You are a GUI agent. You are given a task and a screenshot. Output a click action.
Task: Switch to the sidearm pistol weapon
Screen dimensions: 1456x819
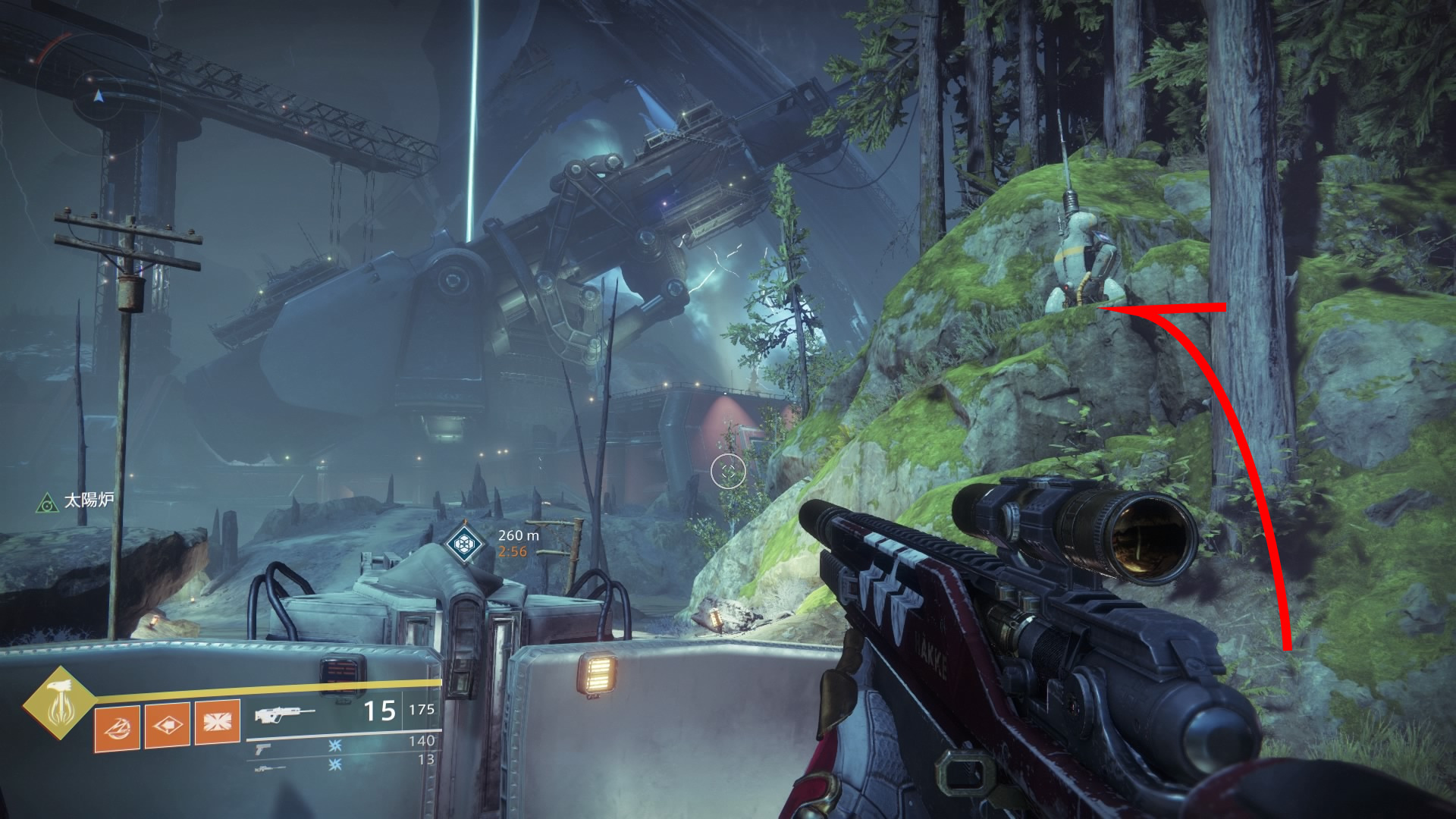[263, 748]
